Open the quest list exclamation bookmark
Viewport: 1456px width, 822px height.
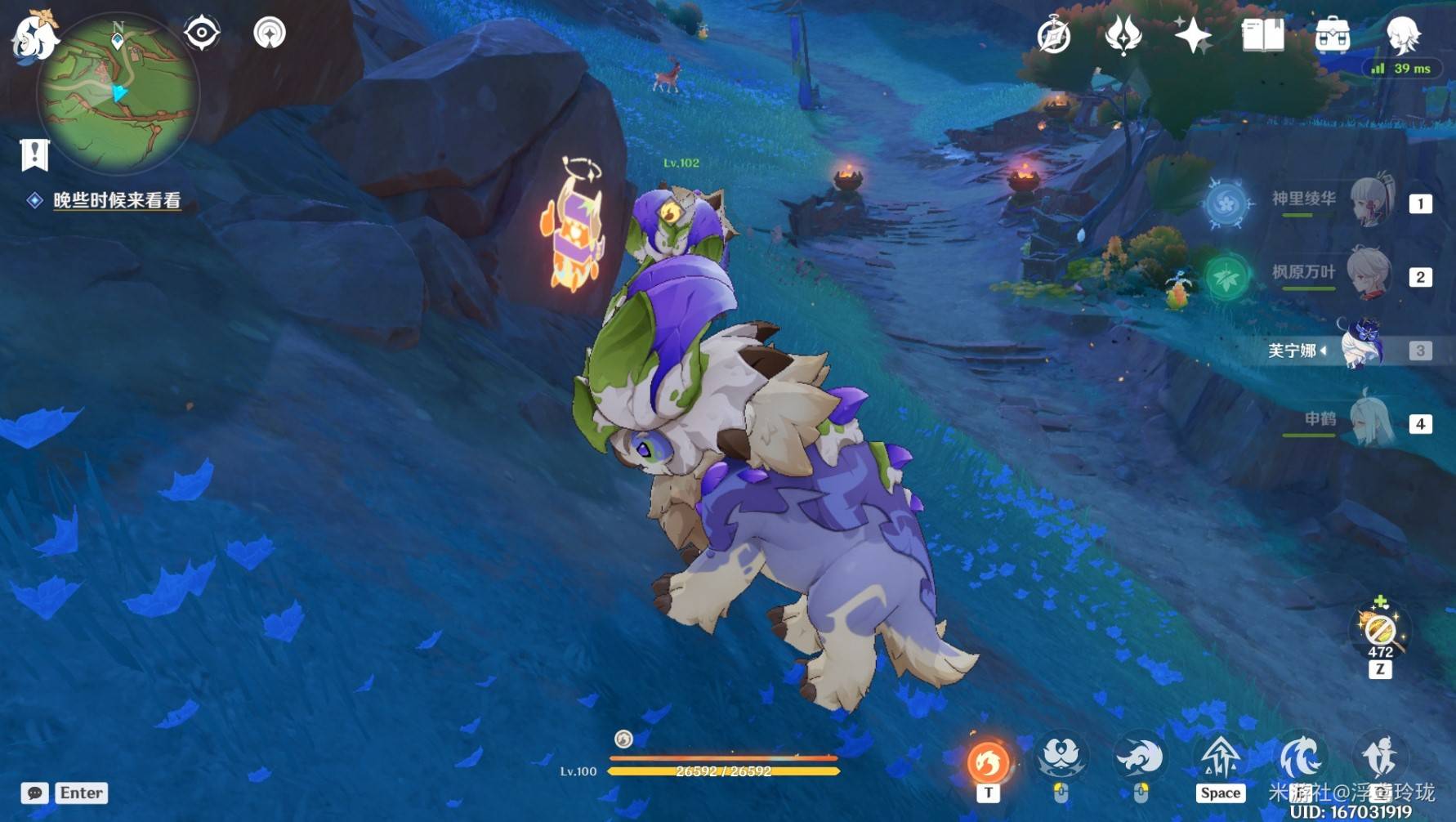[x=35, y=154]
